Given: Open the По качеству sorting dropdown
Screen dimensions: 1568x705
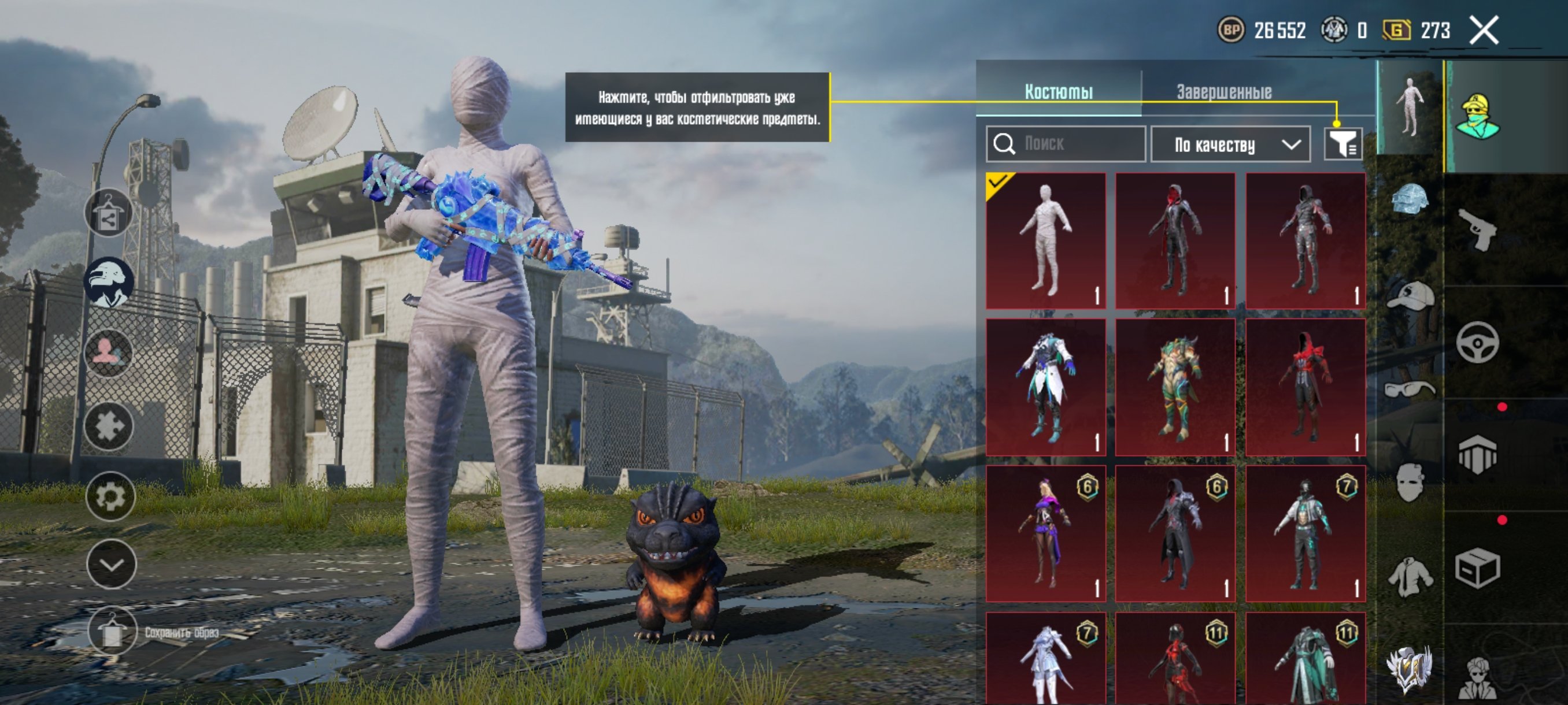Looking at the screenshot, I should point(1230,145).
